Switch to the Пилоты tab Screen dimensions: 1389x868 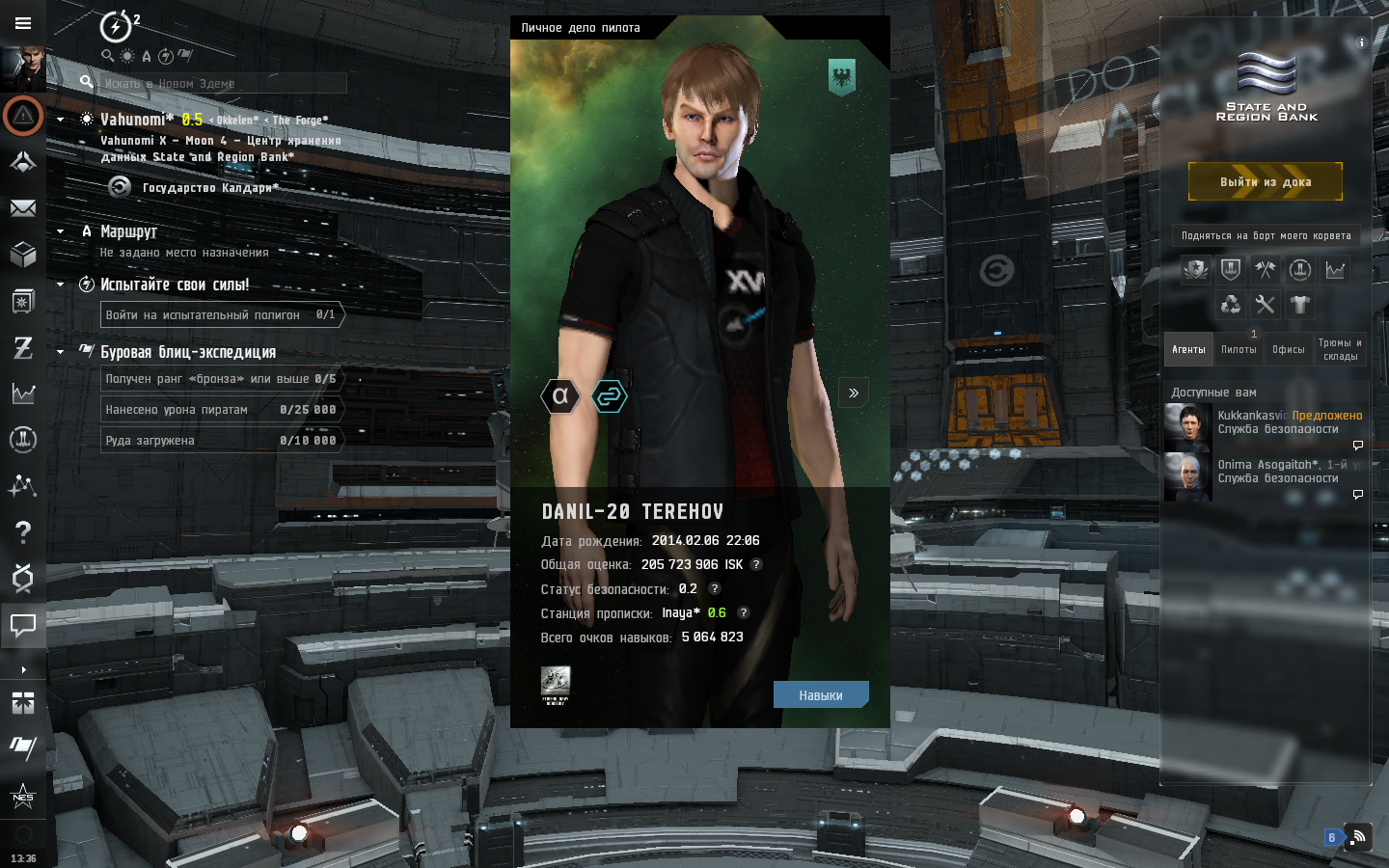[x=1238, y=349]
